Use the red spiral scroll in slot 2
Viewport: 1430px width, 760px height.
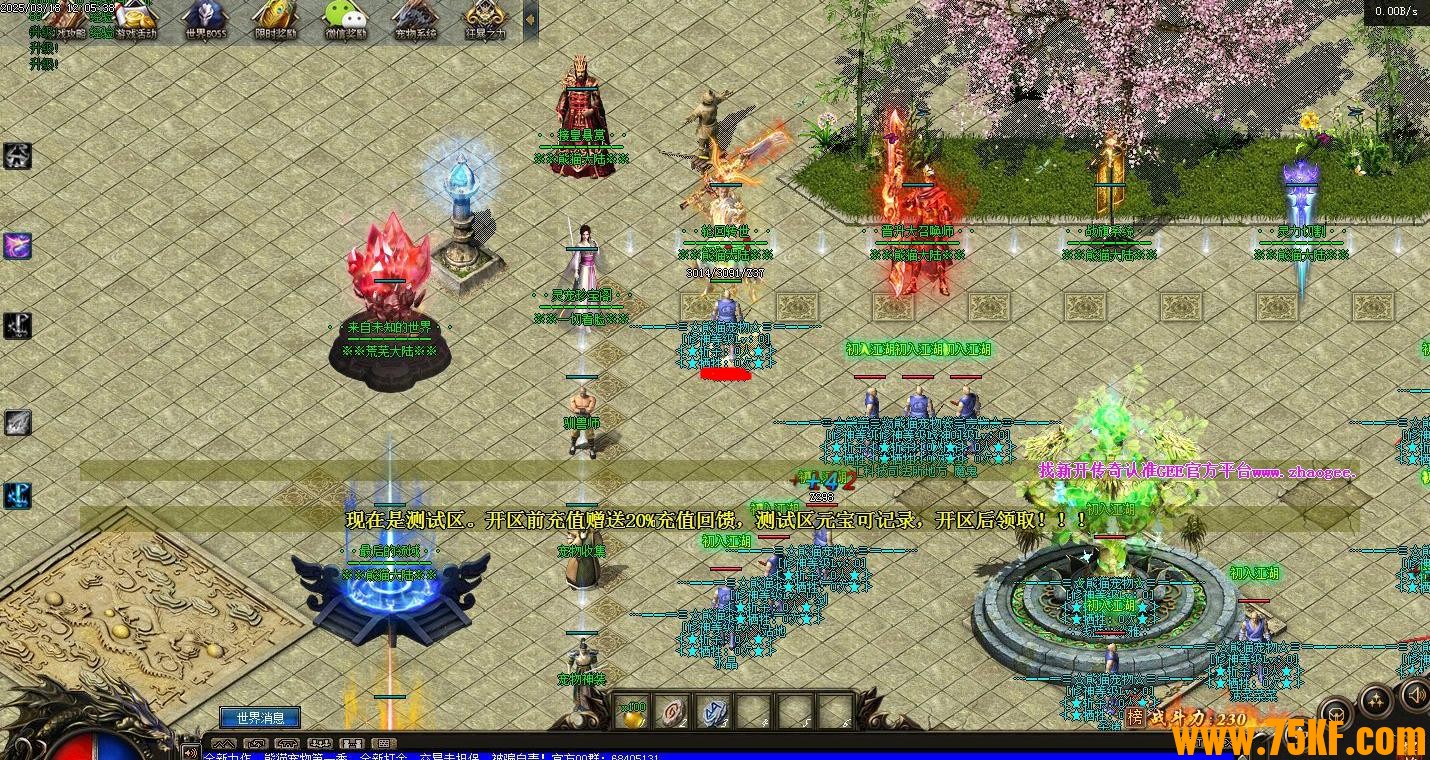[x=673, y=712]
